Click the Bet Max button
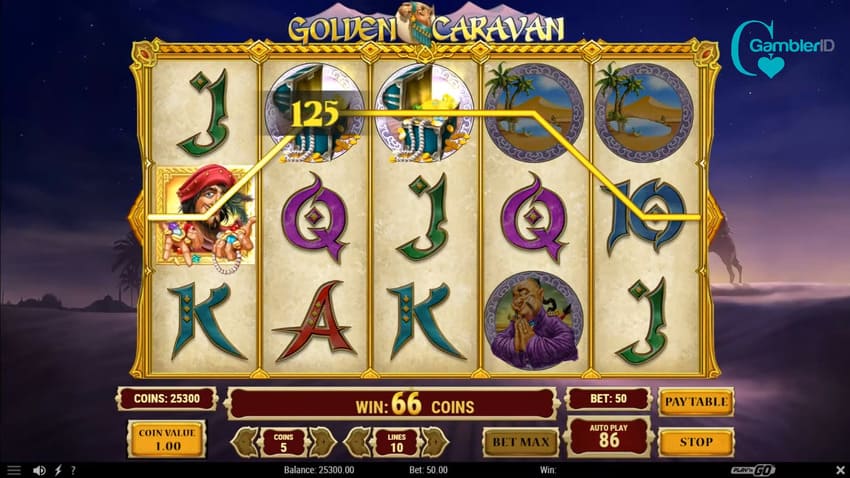The image size is (850, 478). [x=520, y=441]
